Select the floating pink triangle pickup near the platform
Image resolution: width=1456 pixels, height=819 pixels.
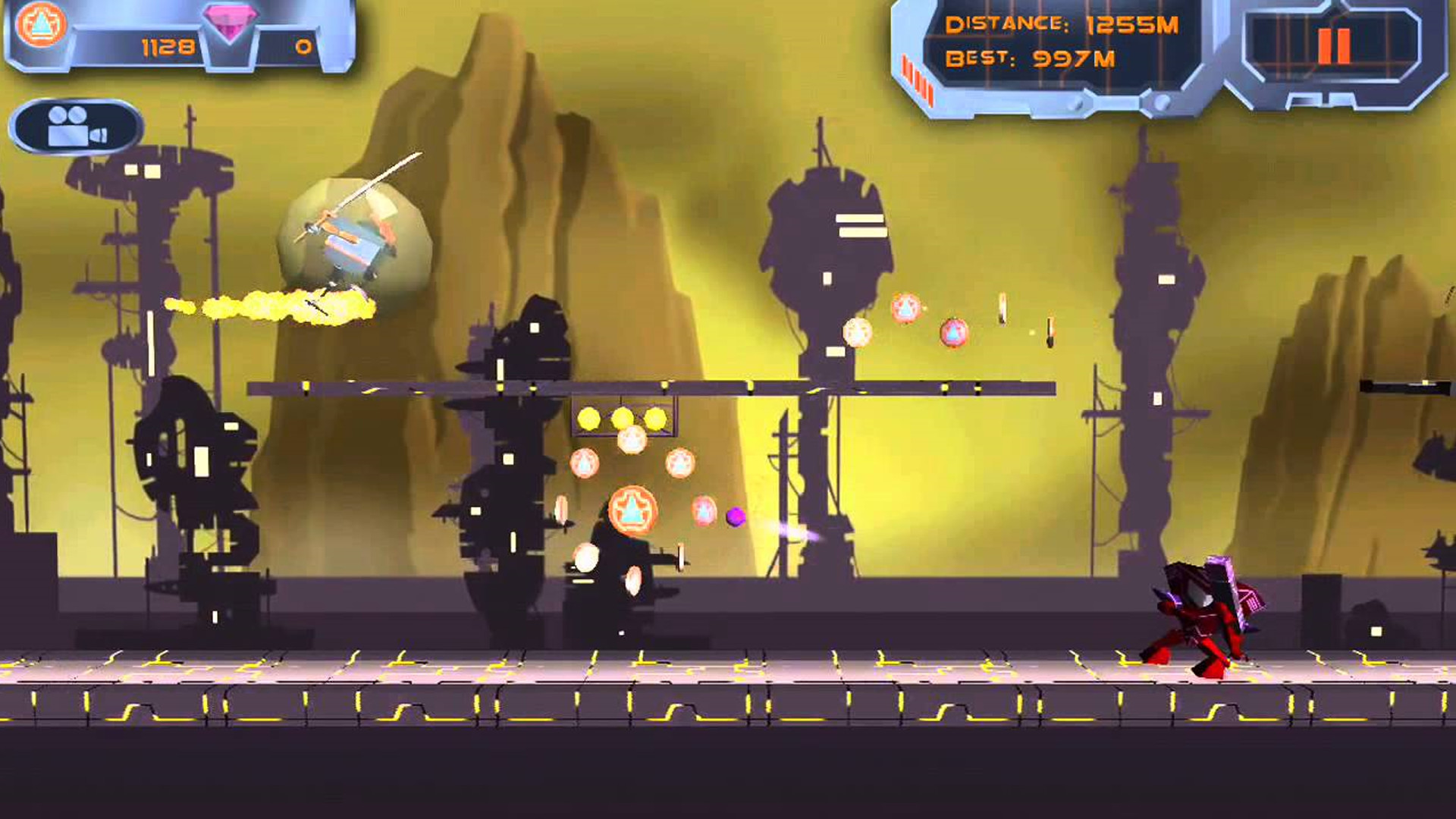pos(954,331)
